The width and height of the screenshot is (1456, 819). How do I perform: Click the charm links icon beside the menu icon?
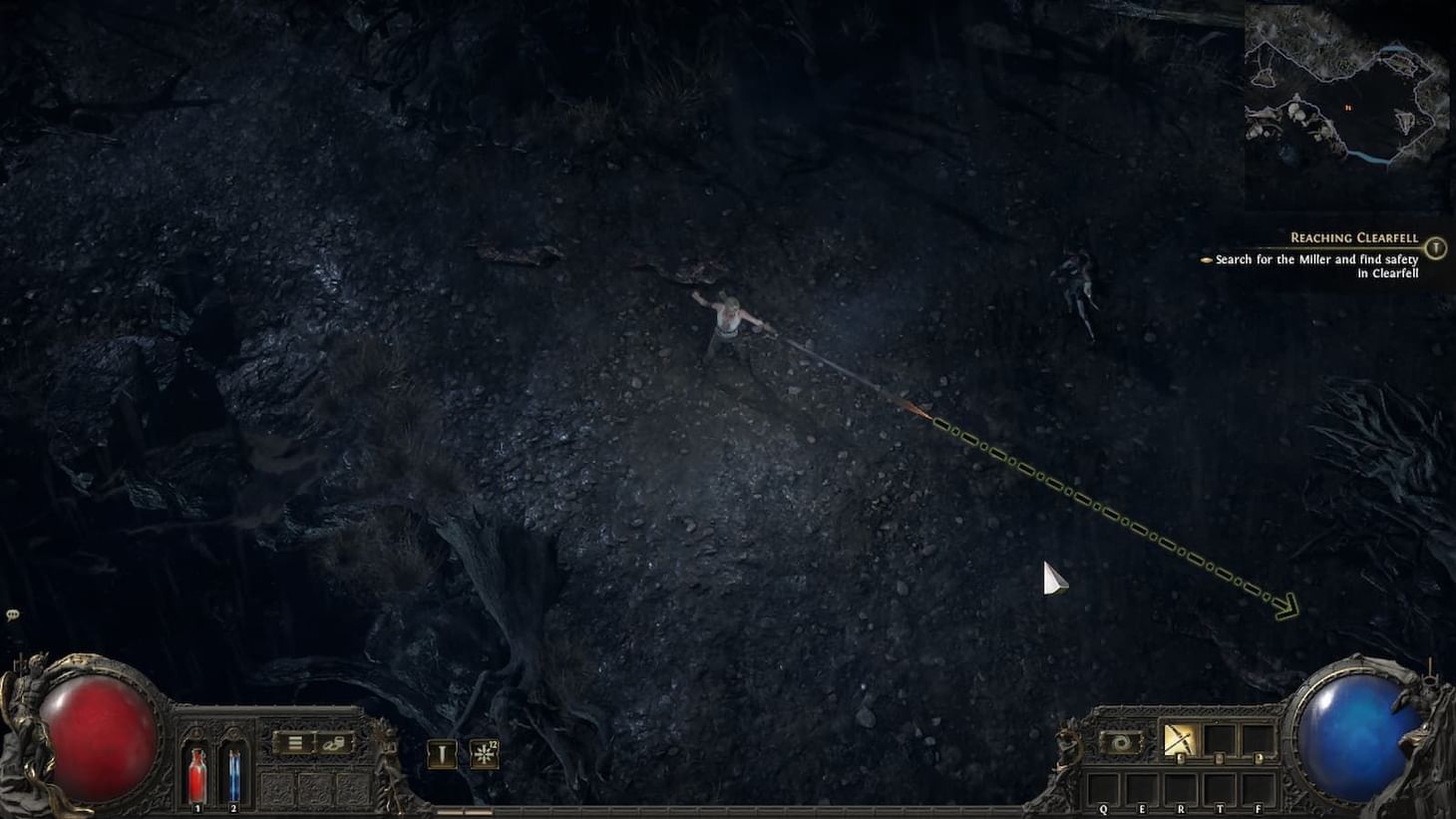[335, 744]
